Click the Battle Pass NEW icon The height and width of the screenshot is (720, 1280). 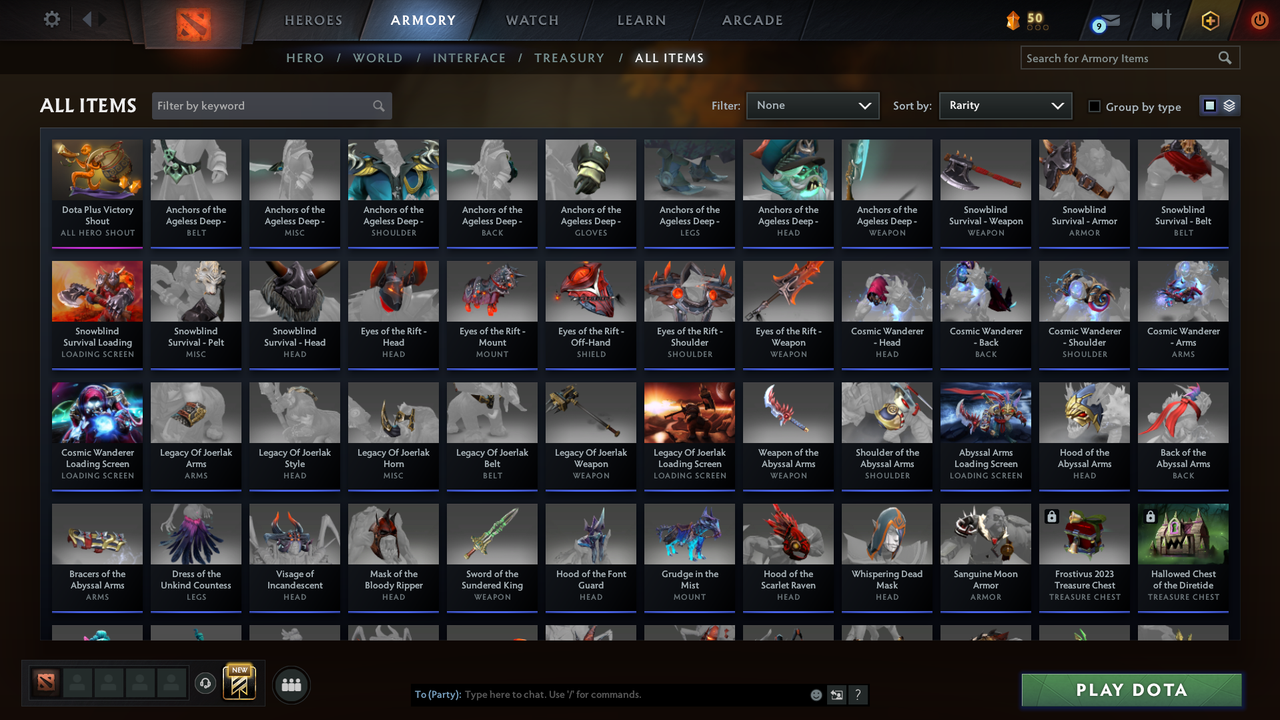[x=238, y=684]
